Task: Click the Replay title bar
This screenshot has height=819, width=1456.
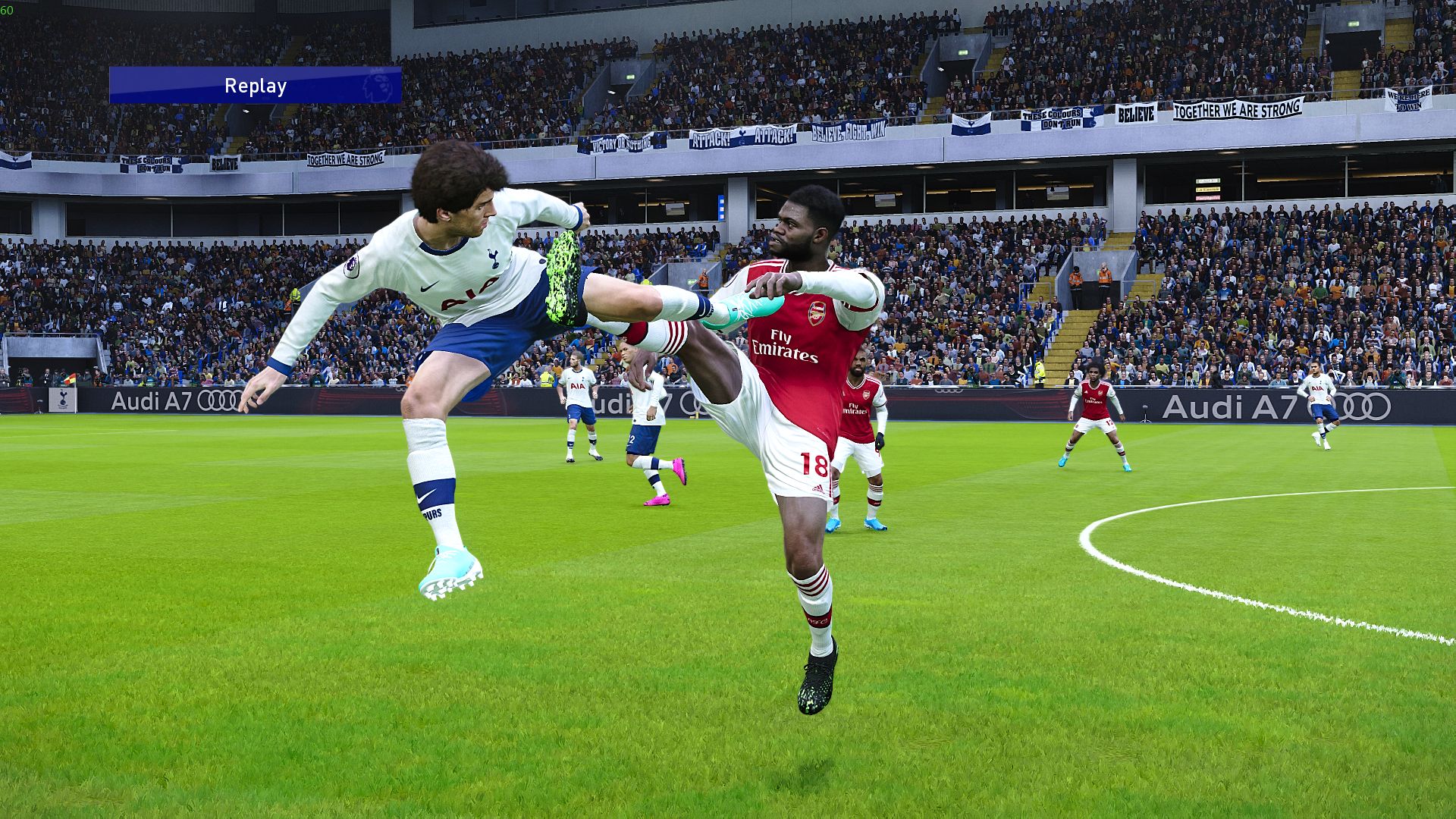Action: [255, 85]
